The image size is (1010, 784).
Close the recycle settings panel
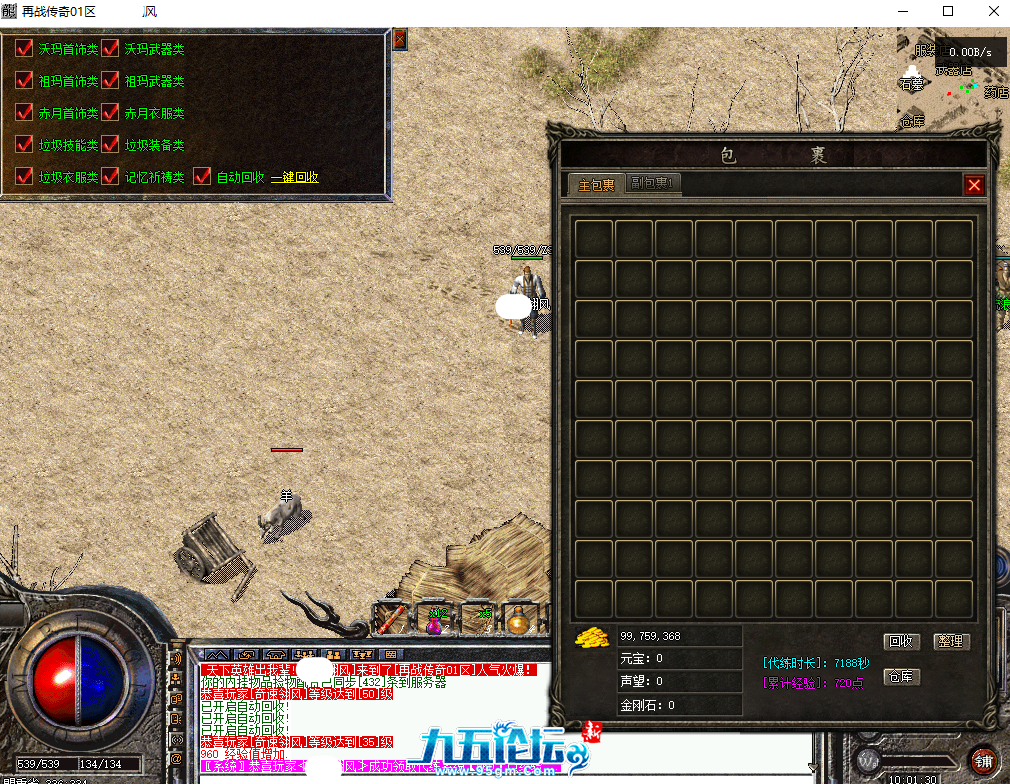[x=400, y=40]
